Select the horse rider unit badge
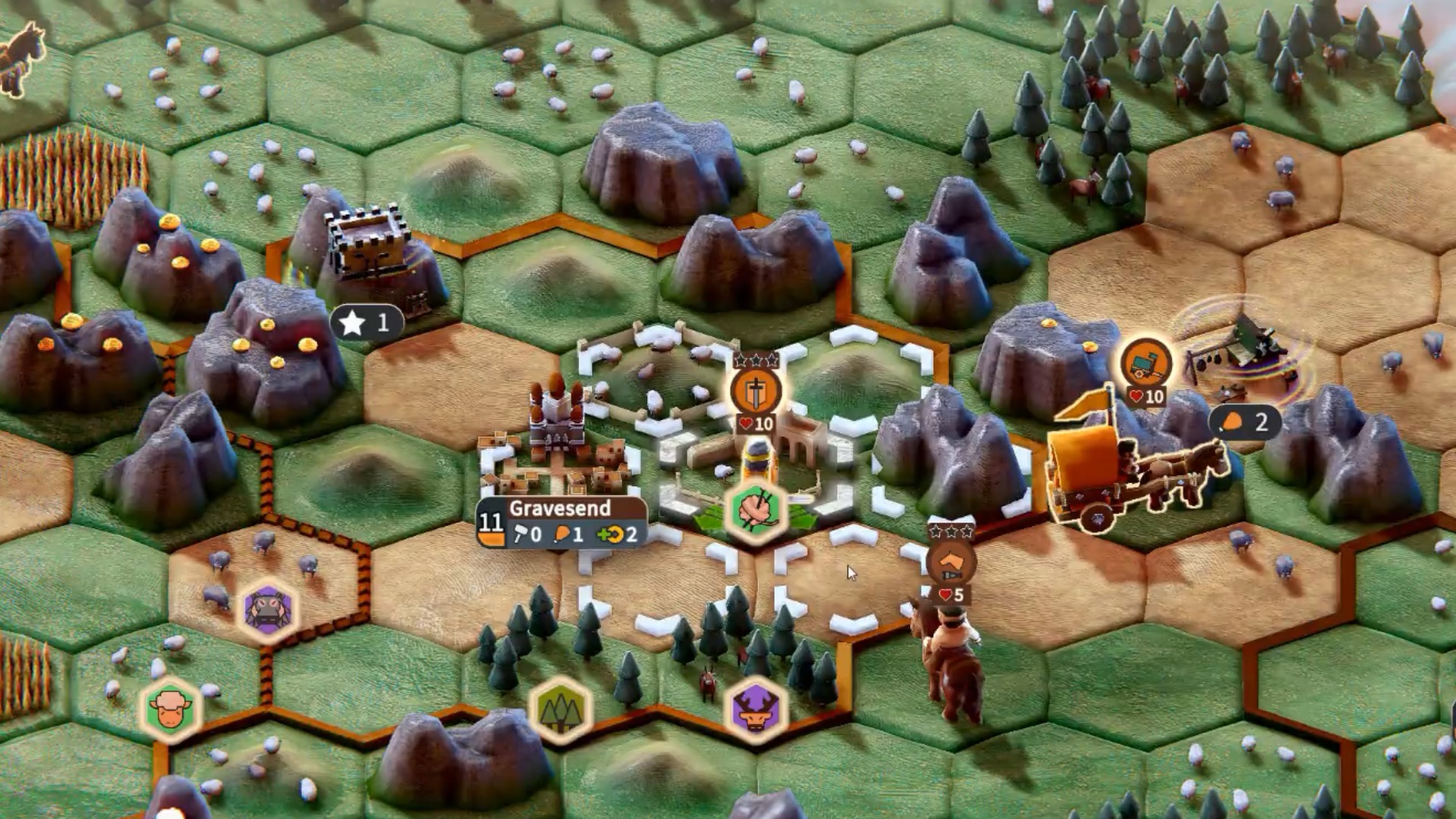Image resolution: width=1456 pixels, height=819 pixels. tap(950, 563)
